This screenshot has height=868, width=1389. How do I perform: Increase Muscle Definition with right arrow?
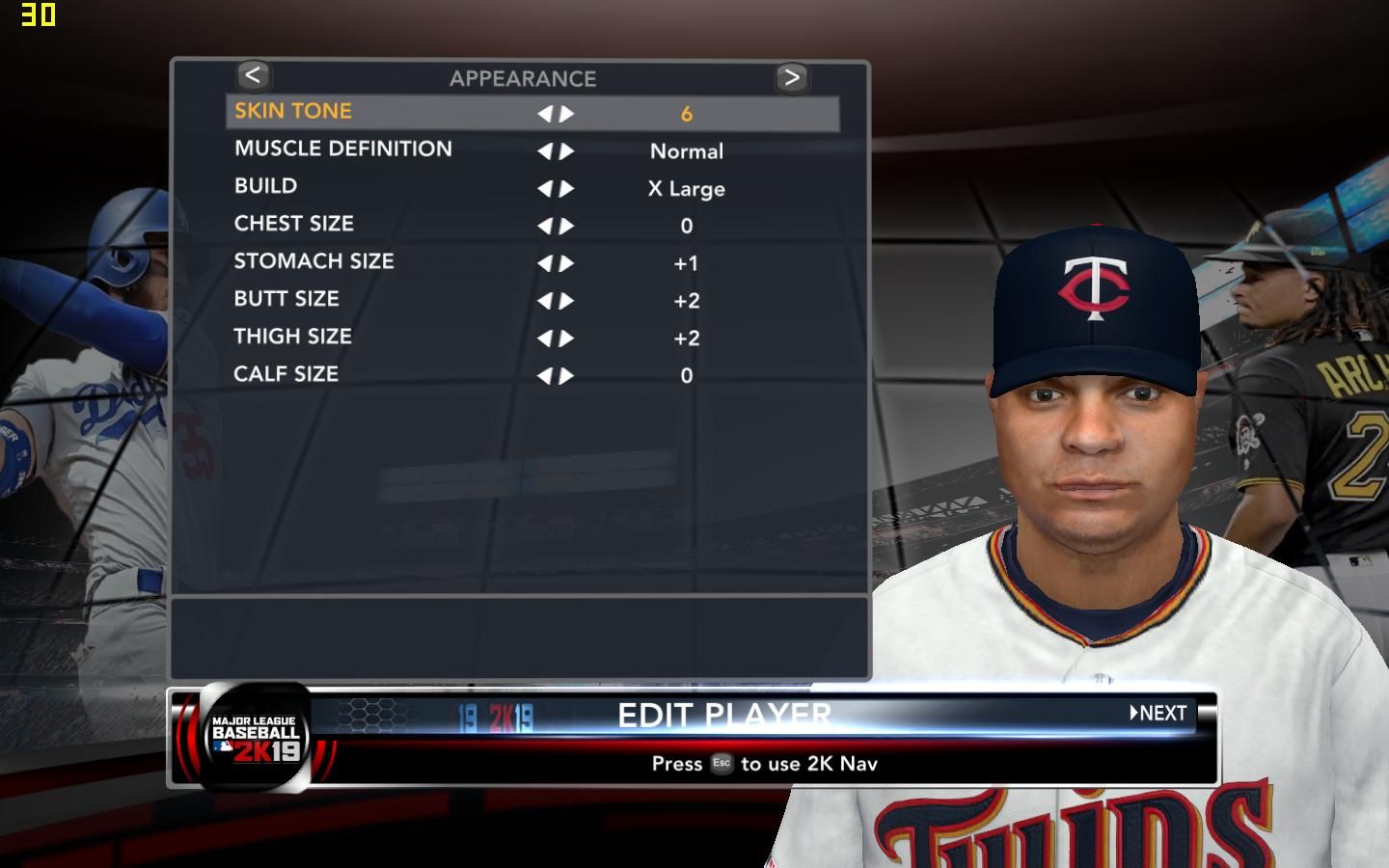coord(567,151)
